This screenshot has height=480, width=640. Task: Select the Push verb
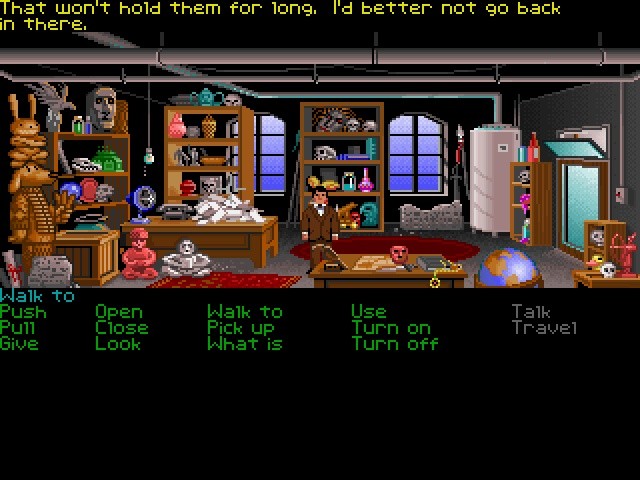tap(23, 312)
